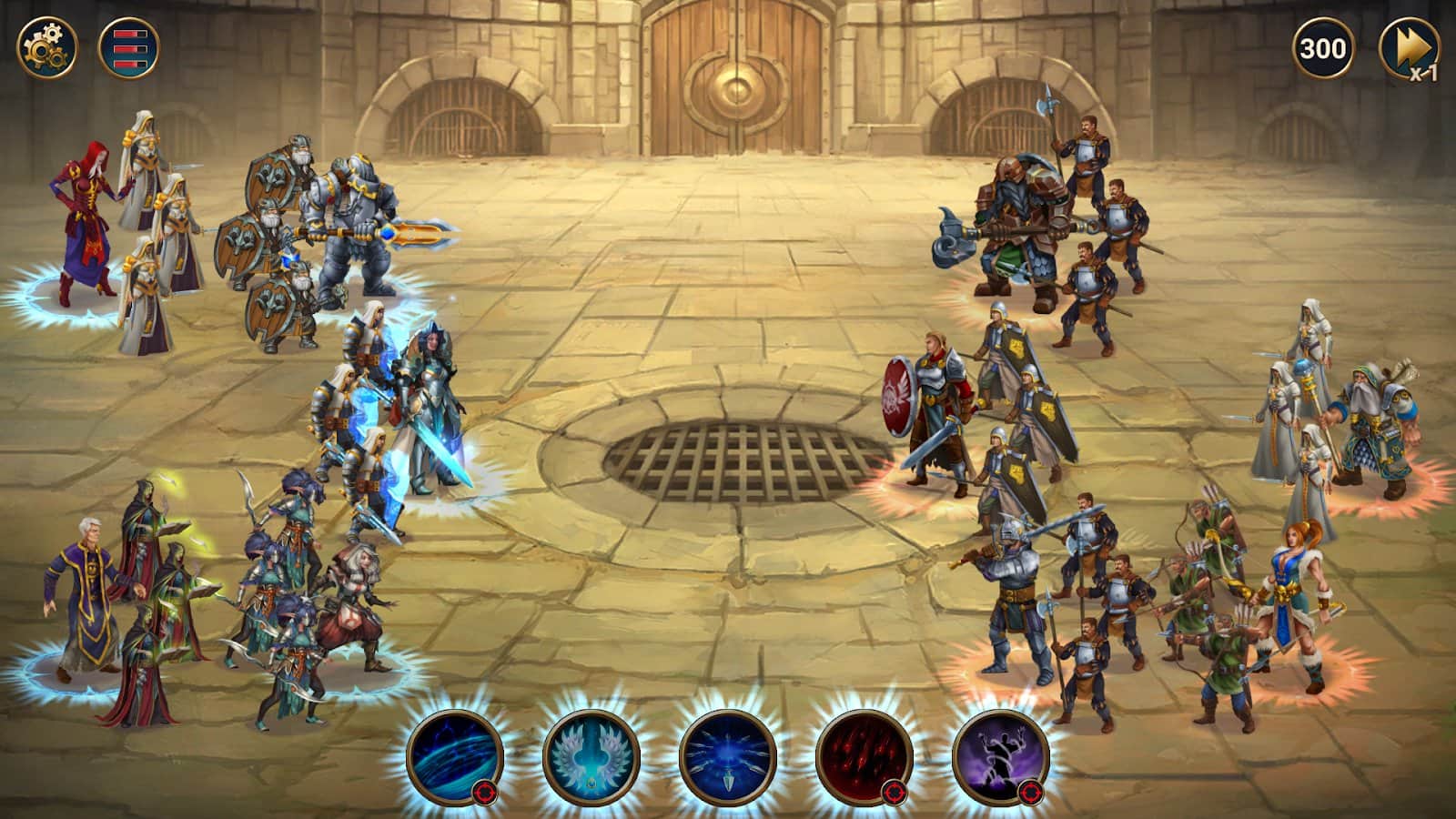The height and width of the screenshot is (819, 1456).
Task: Use the blue arrow volley ability
Action: [727, 758]
